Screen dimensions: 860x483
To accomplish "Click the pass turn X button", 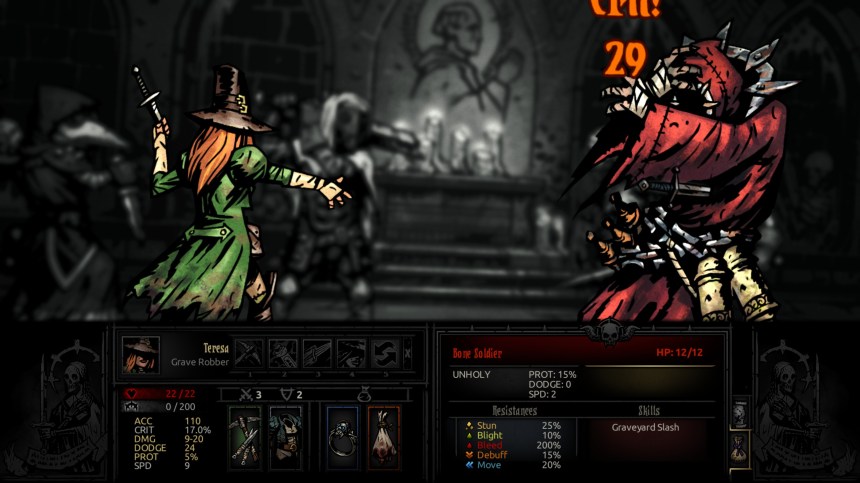I will click(407, 353).
